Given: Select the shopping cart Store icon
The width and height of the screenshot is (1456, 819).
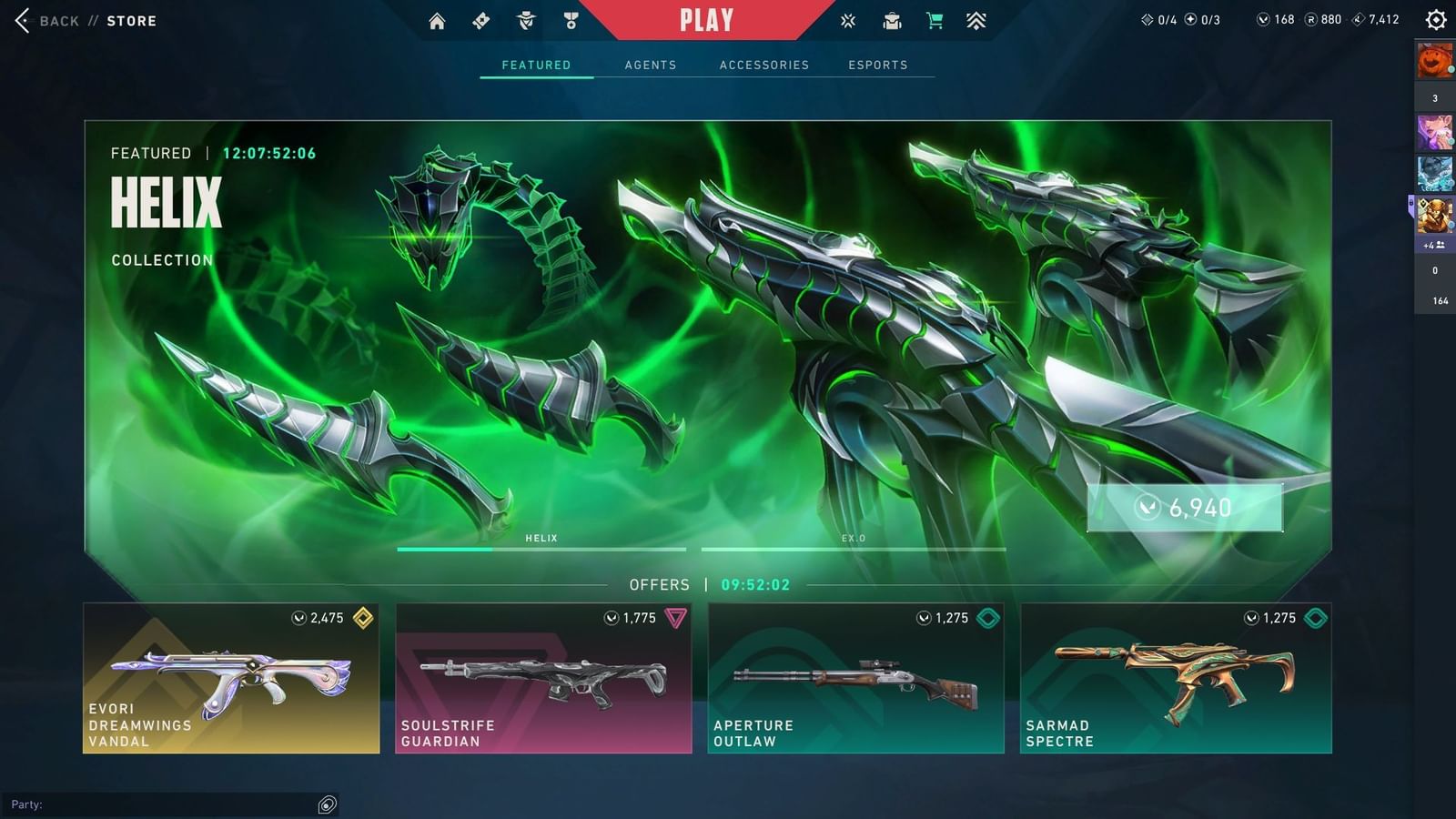Looking at the screenshot, I should (x=934, y=18).
